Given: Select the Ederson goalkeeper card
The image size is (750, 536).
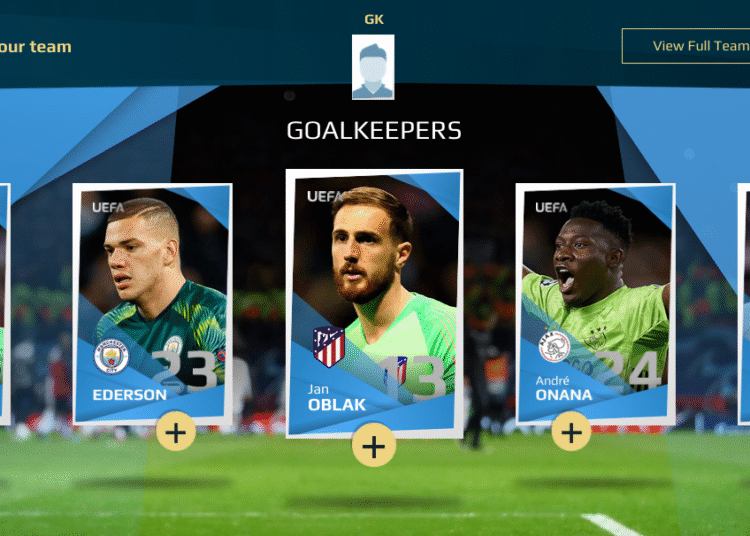Looking at the screenshot, I should [x=152, y=300].
